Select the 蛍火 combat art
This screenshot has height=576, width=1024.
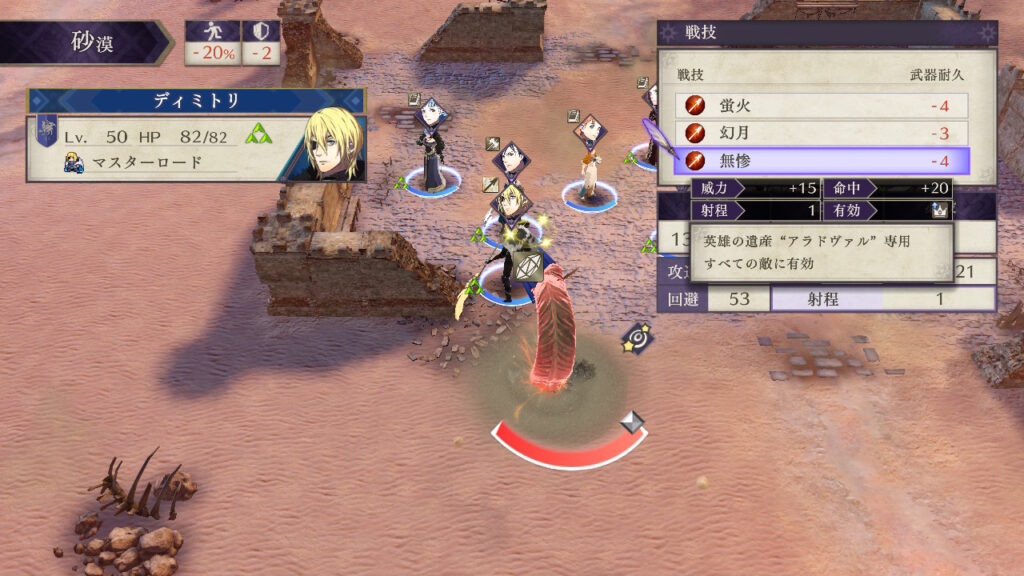(822, 105)
